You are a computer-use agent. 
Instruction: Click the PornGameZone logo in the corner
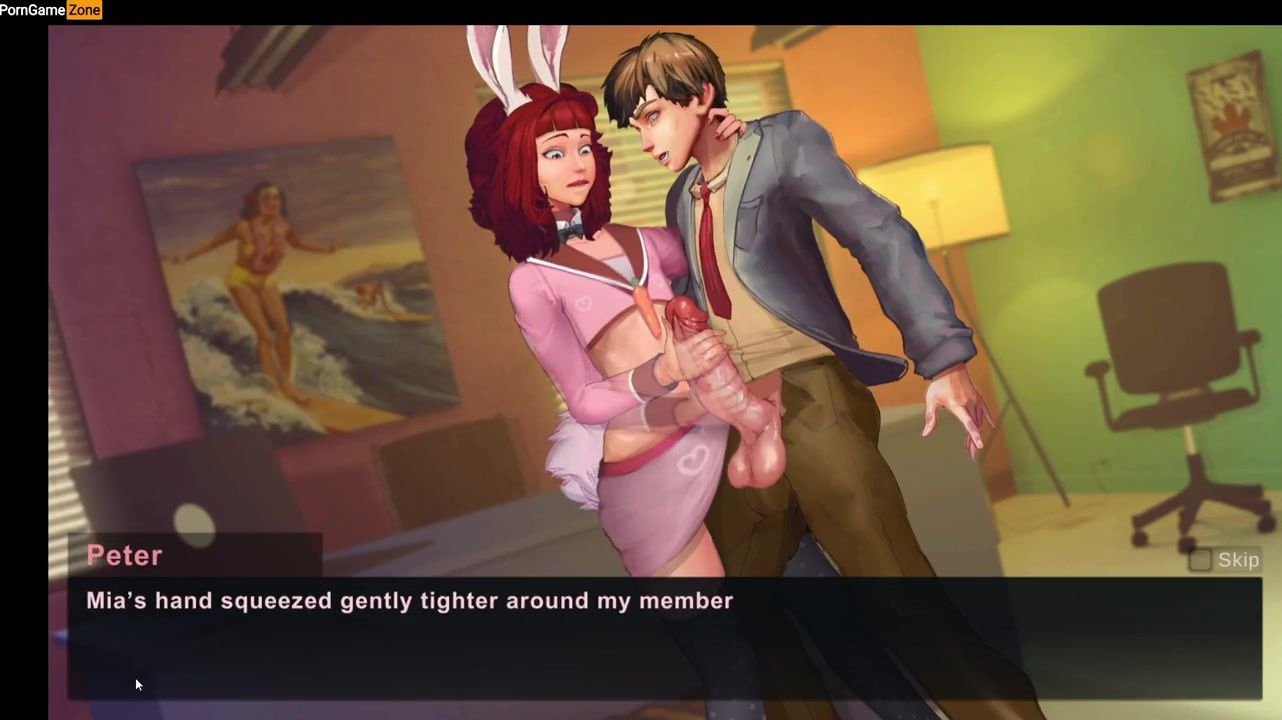coord(51,10)
